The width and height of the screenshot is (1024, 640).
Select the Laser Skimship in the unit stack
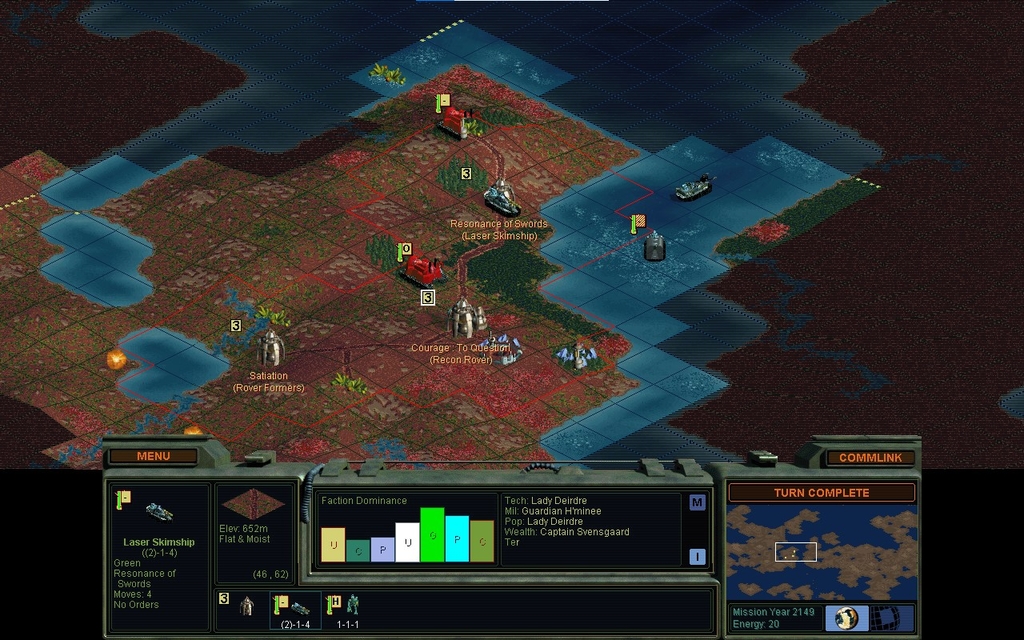tap(298, 607)
